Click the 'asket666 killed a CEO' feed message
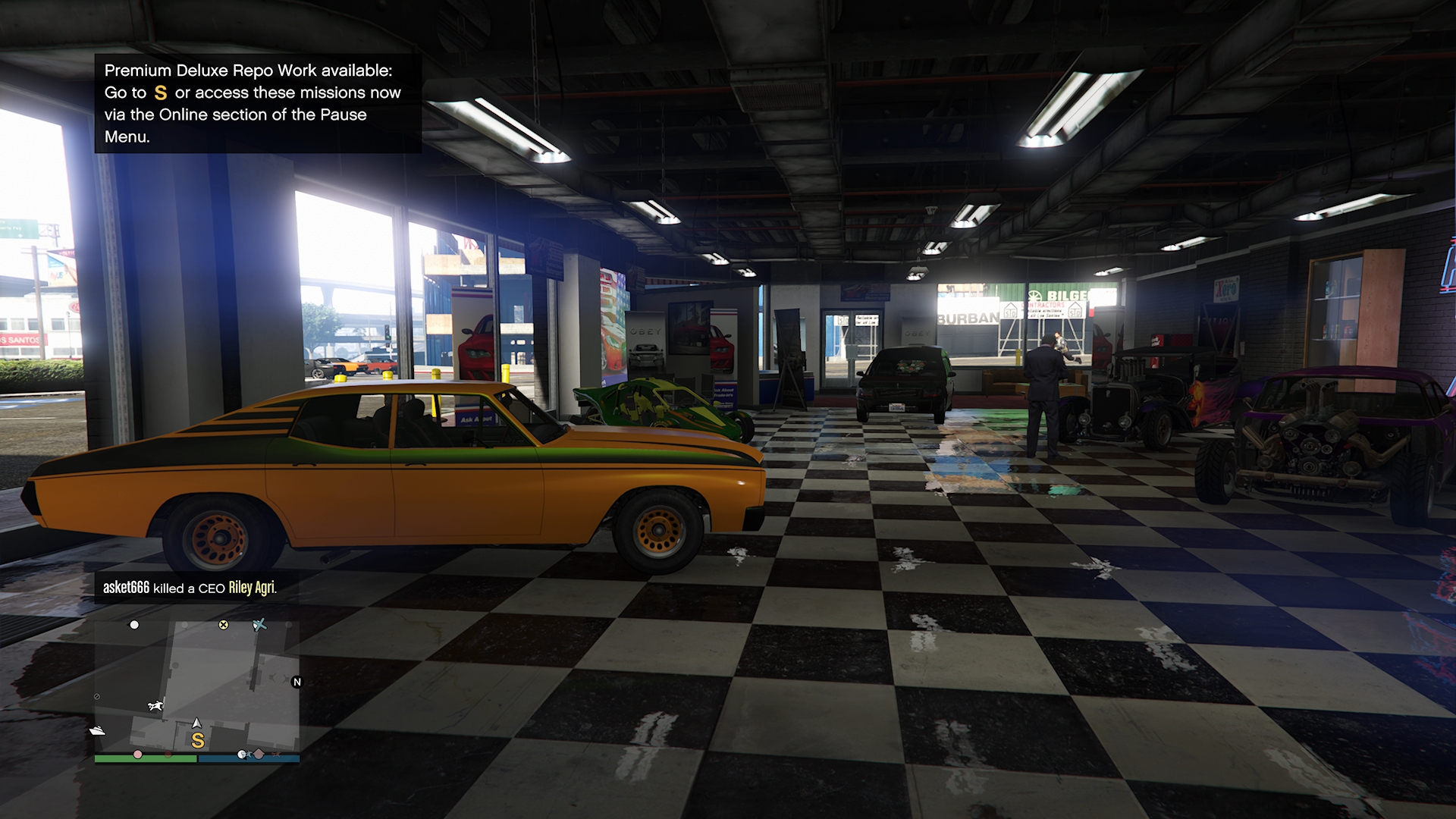The width and height of the screenshot is (1456, 819). 190,588
